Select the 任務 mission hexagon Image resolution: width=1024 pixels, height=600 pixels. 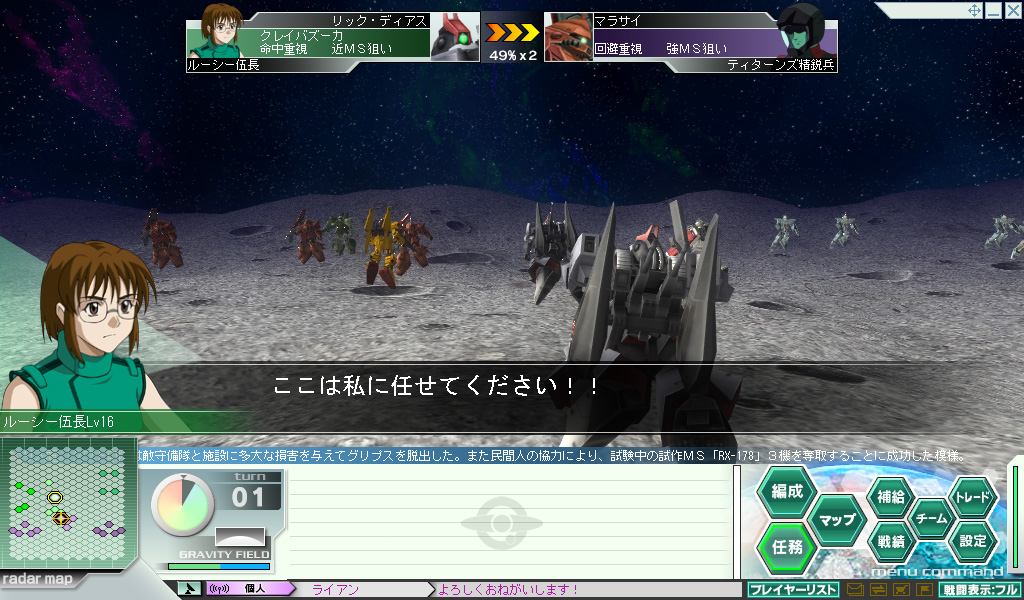pos(787,546)
